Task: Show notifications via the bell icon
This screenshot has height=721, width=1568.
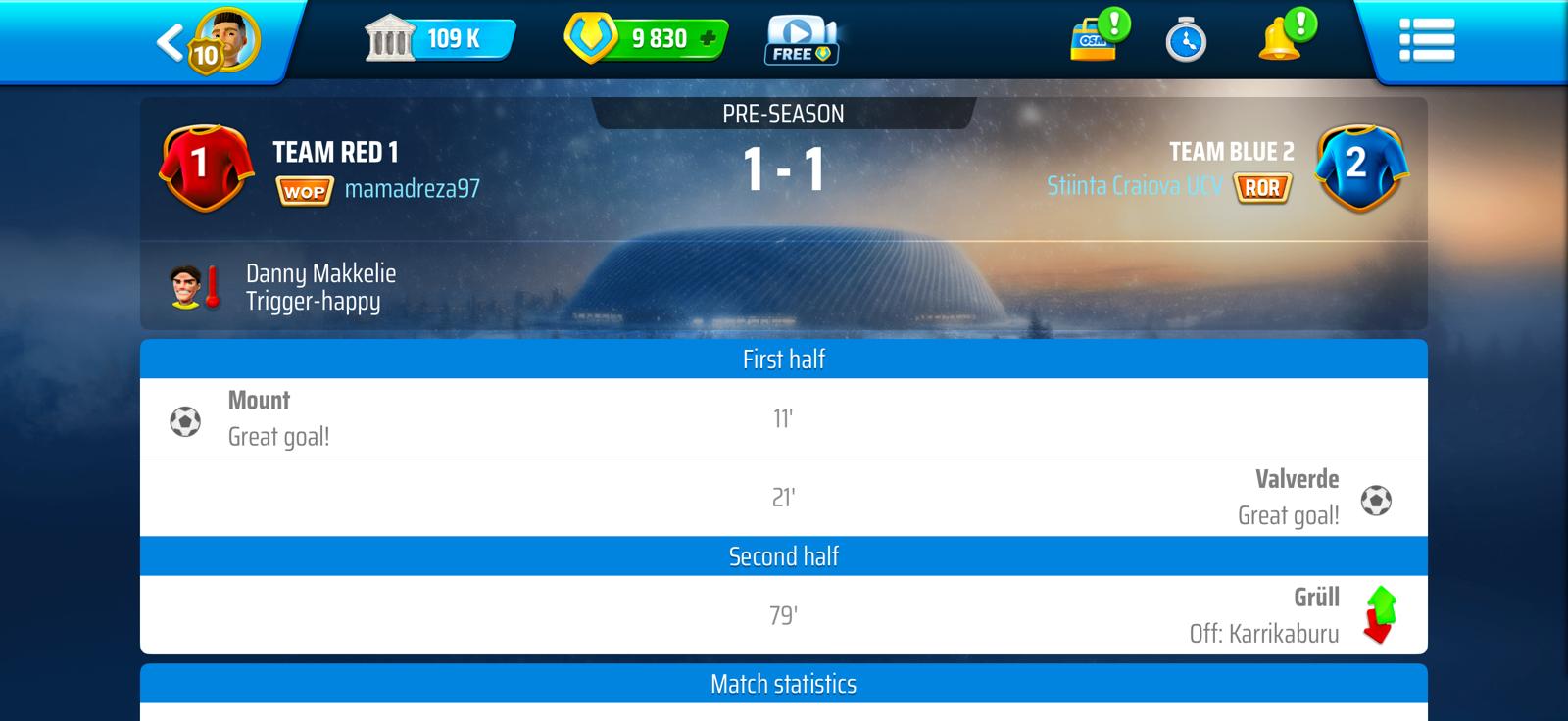Action: pos(1279,41)
